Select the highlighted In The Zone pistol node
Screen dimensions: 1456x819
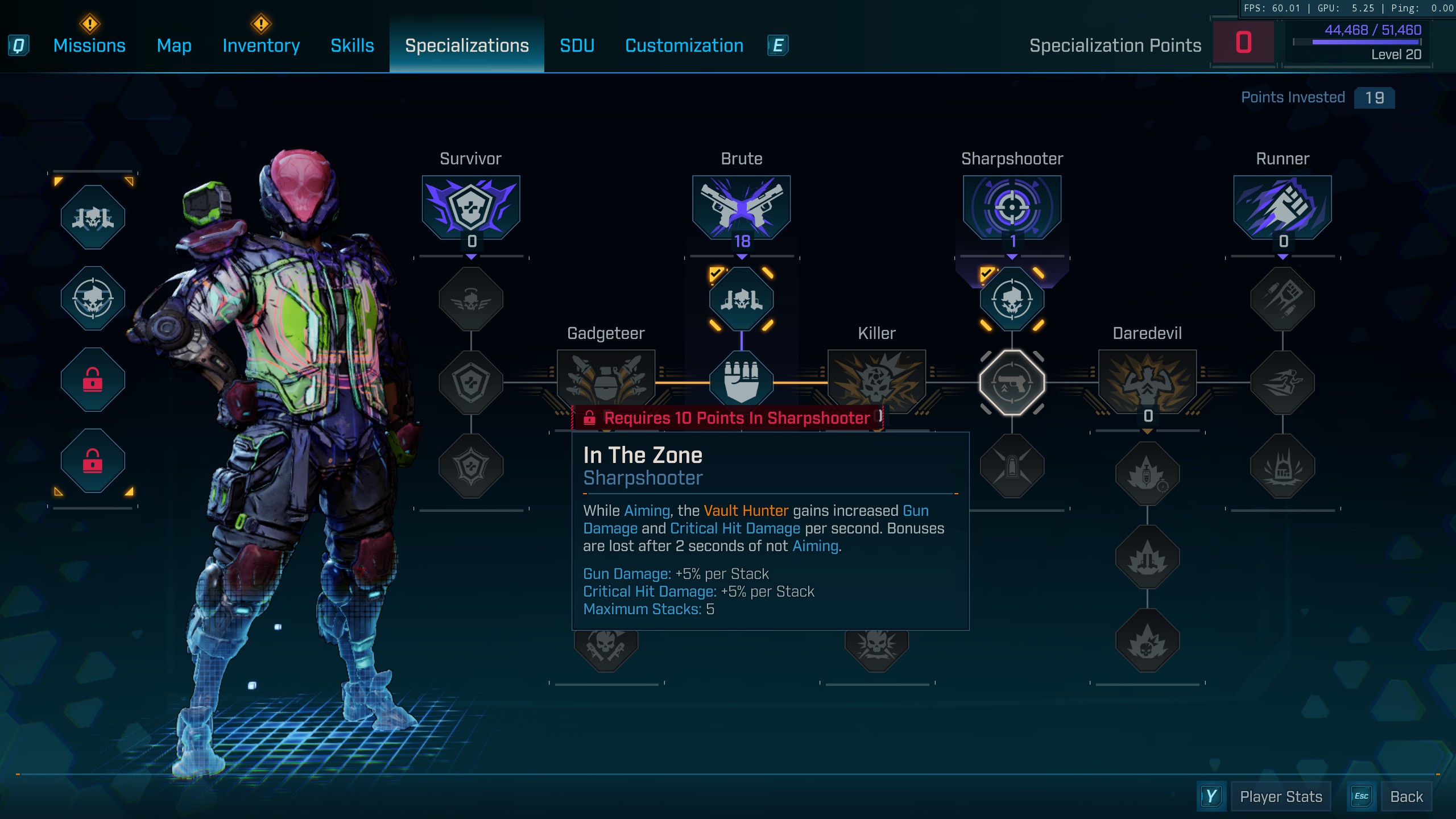click(1012, 383)
